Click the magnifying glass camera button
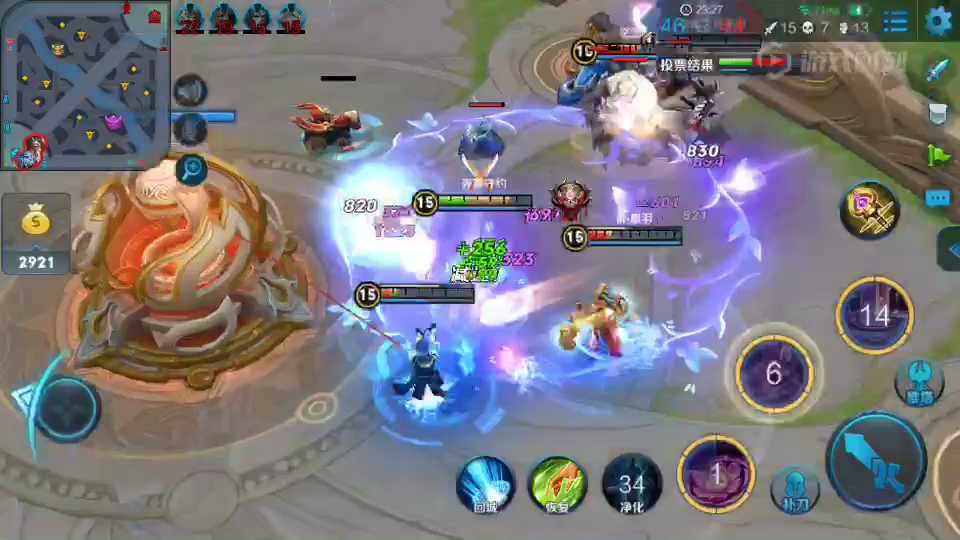Screen dimensions: 960x540 [x=190, y=169]
